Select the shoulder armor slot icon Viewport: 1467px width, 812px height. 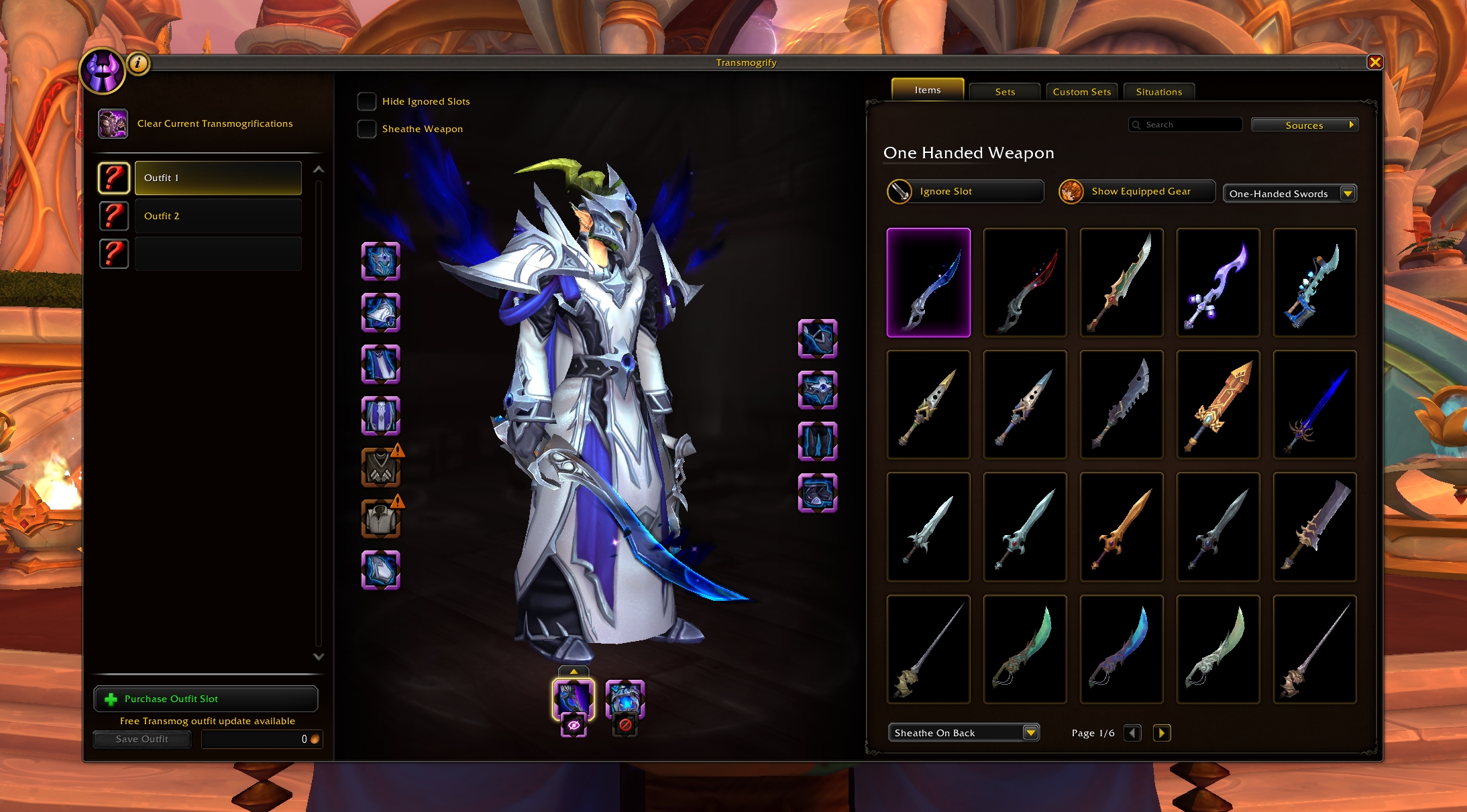[x=380, y=313]
